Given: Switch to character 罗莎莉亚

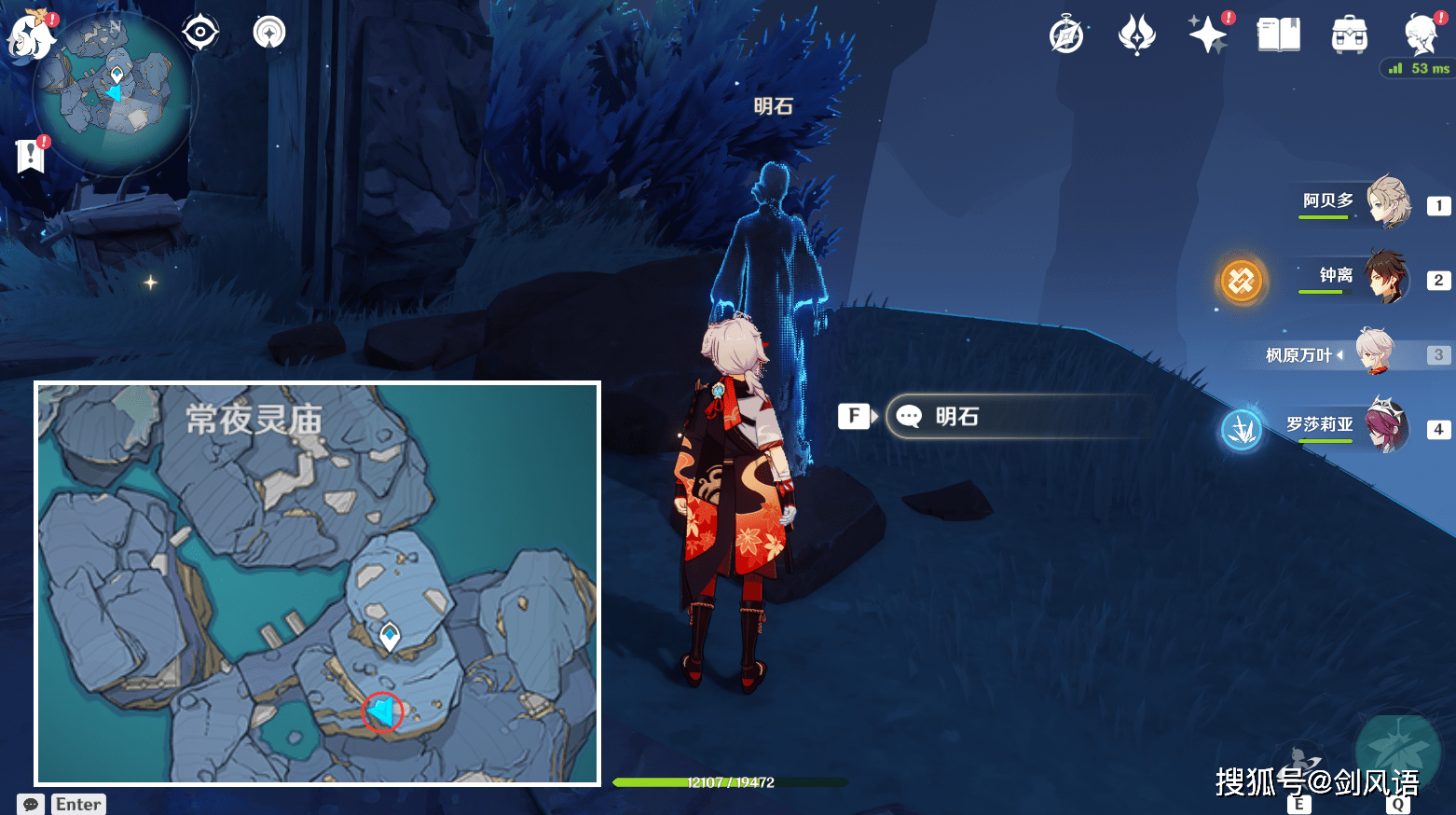Looking at the screenshot, I should click(x=1386, y=426).
